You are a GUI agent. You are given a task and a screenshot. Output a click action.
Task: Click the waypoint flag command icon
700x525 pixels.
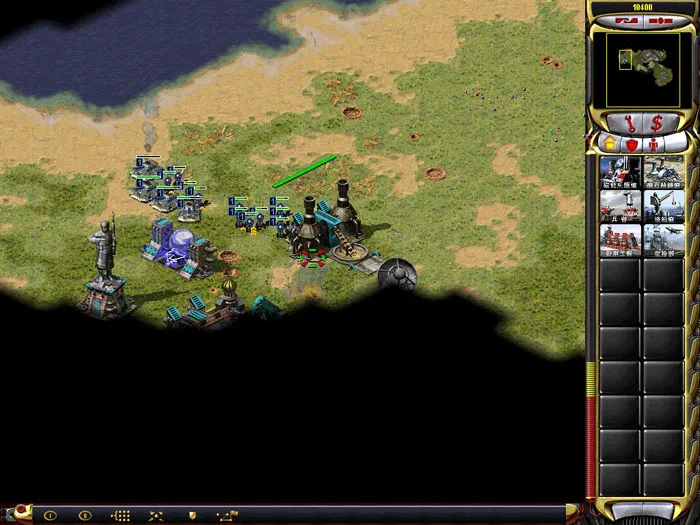pyautogui.click(x=227, y=516)
